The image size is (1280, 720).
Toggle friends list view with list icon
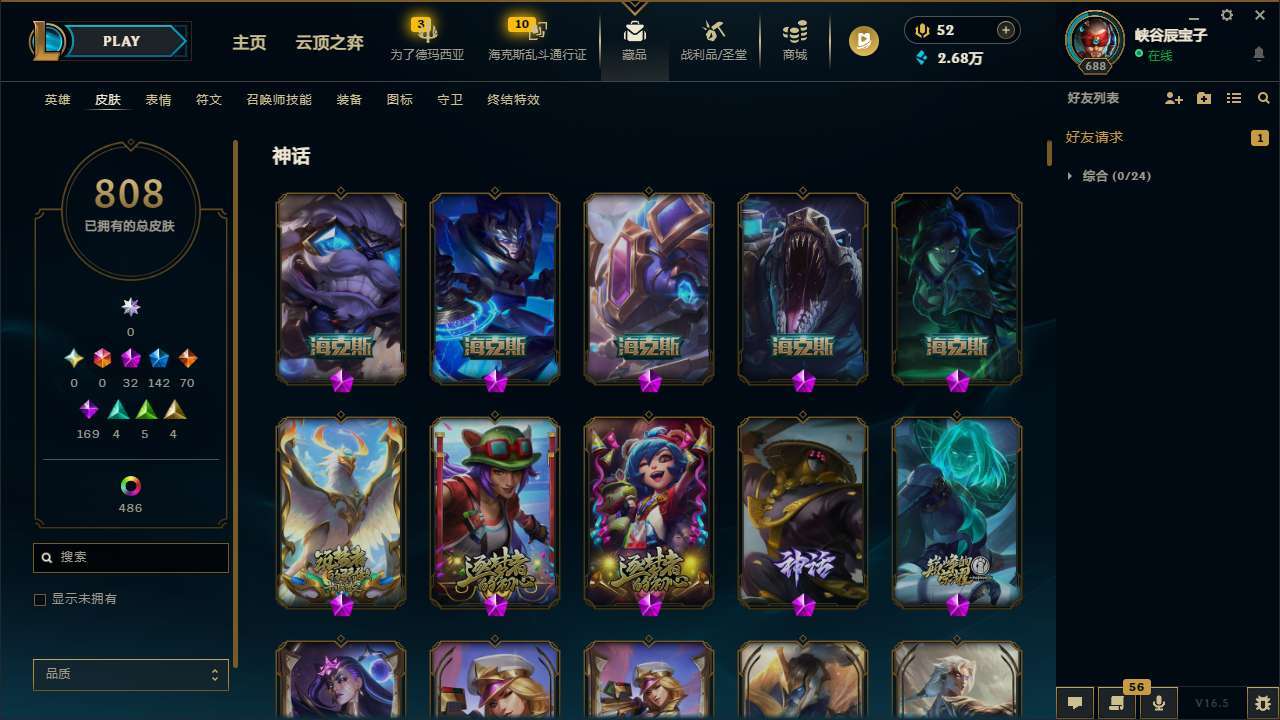(1234, 98)
